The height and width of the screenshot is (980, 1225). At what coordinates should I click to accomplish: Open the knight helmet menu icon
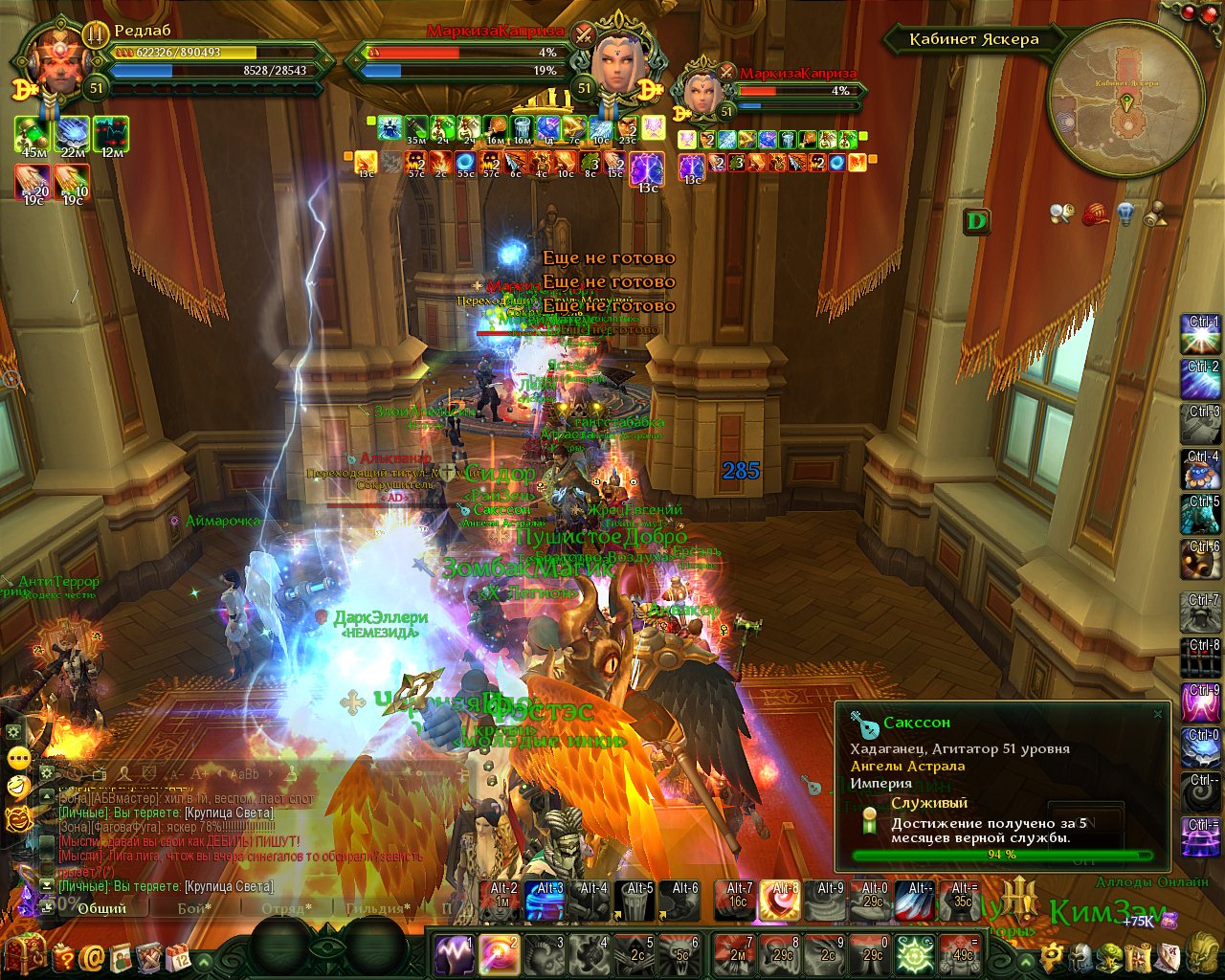pyautogui.click(x=1080, y=954)
